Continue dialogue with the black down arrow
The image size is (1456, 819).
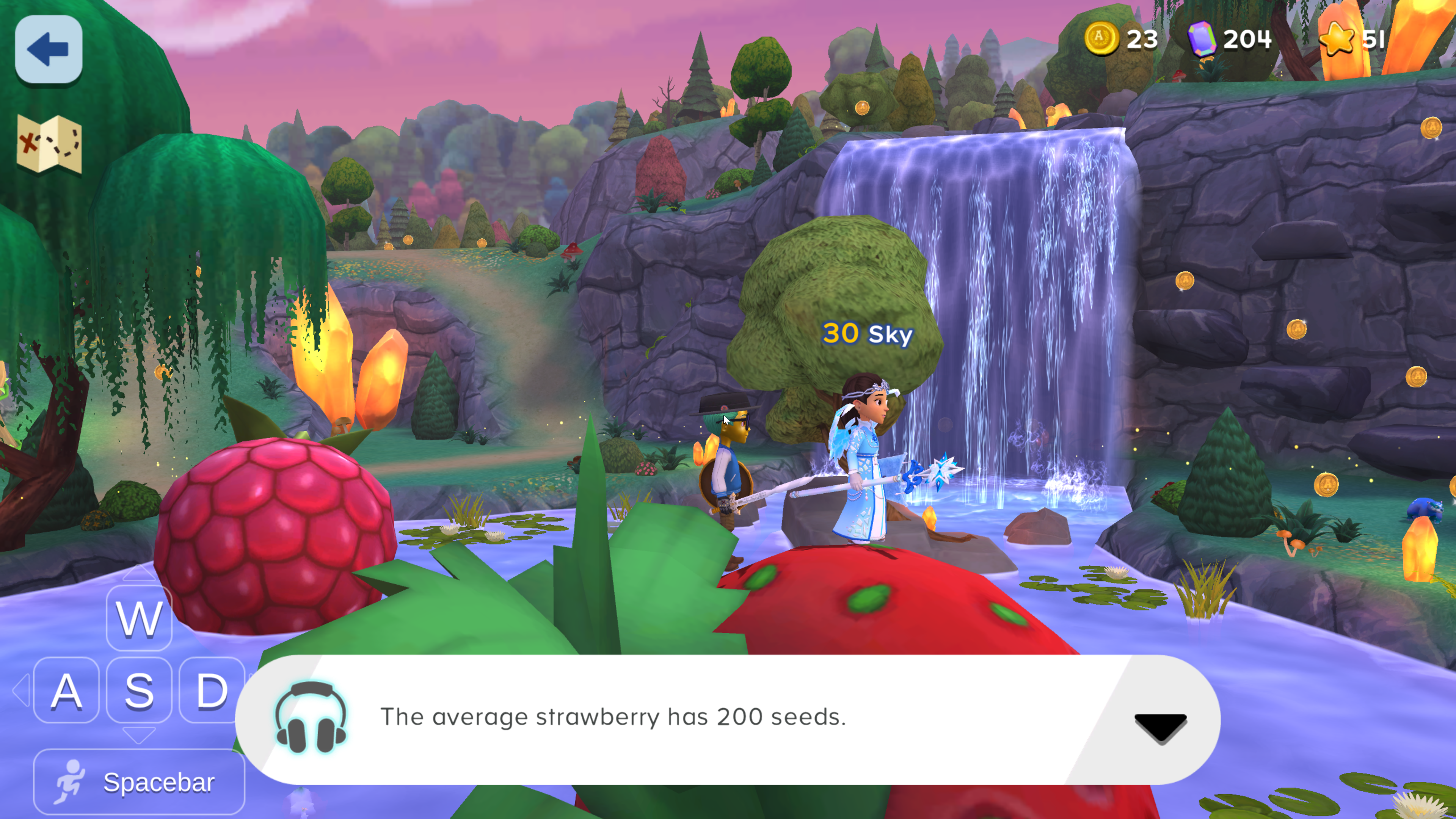point(1160,727)
